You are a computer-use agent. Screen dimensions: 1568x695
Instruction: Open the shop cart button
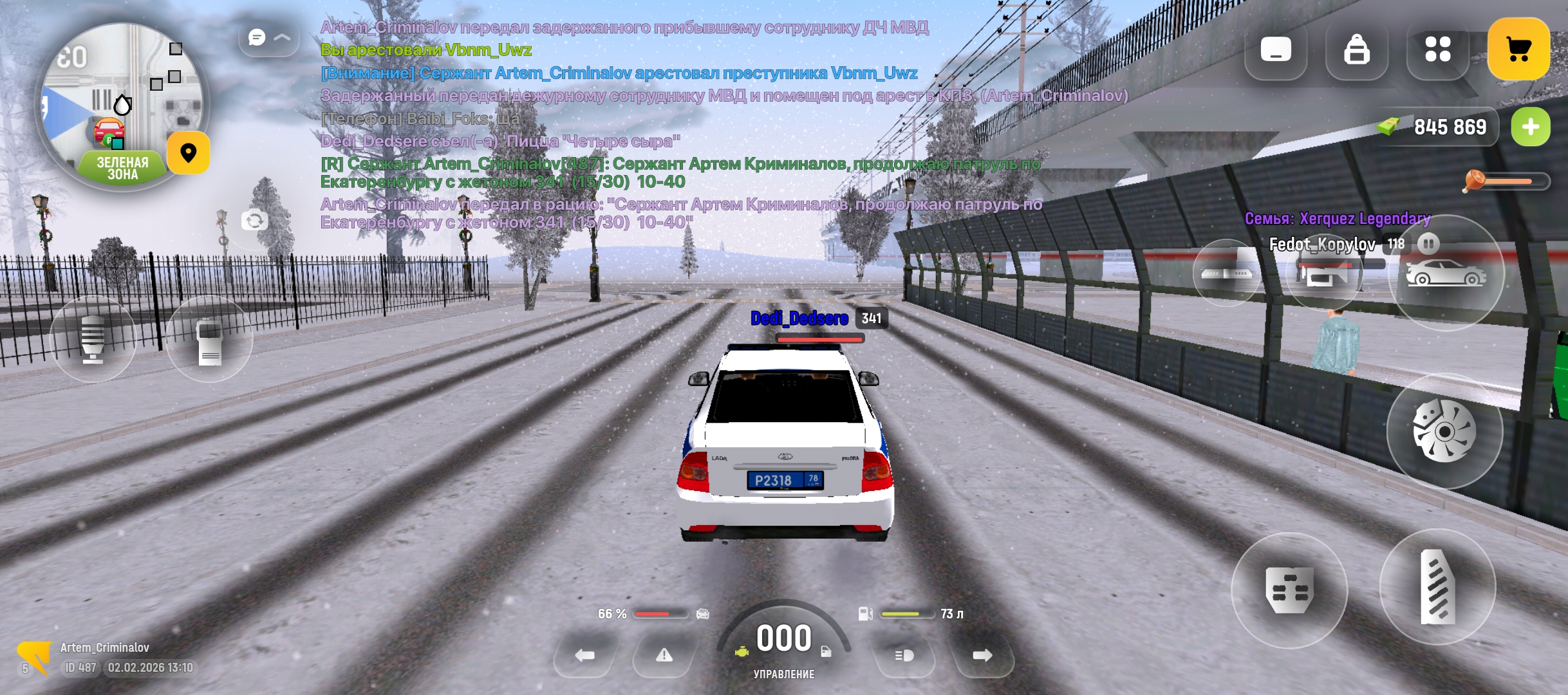(x=1518, y=50)
